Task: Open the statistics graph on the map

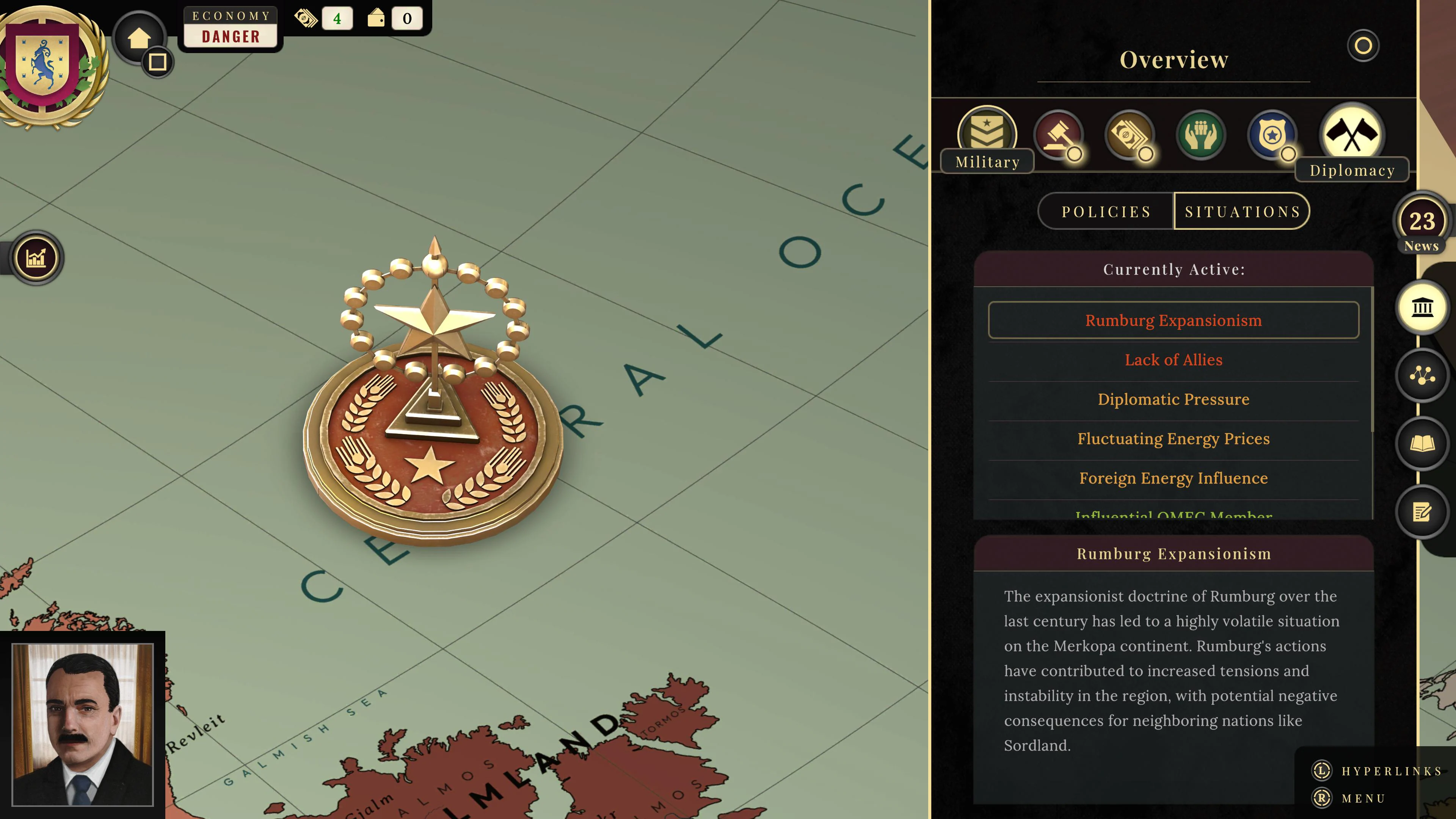Action: (36, 257)
